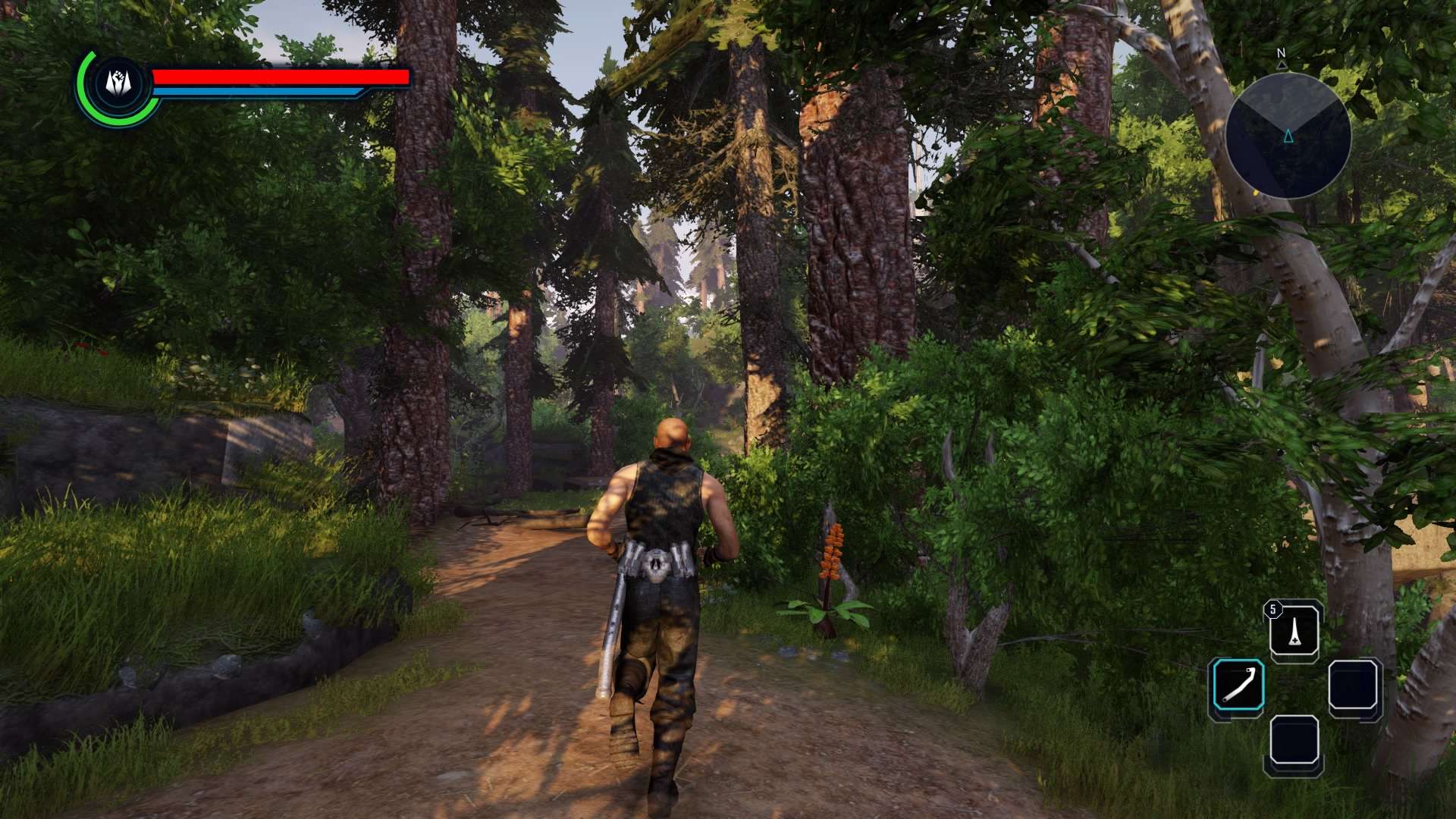Choose the highlighted iron pipe weapon slot
Viewport: 1456px width, 819px height.
coord(1238,686)
